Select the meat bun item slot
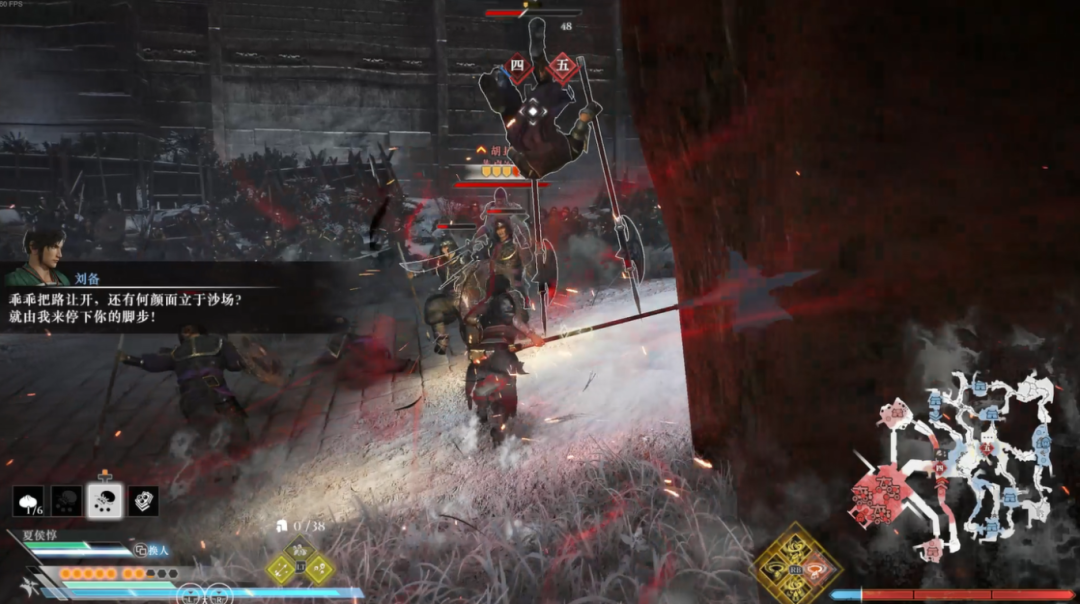This screenshot has height=604, width=1080. (x=29, y=501)
